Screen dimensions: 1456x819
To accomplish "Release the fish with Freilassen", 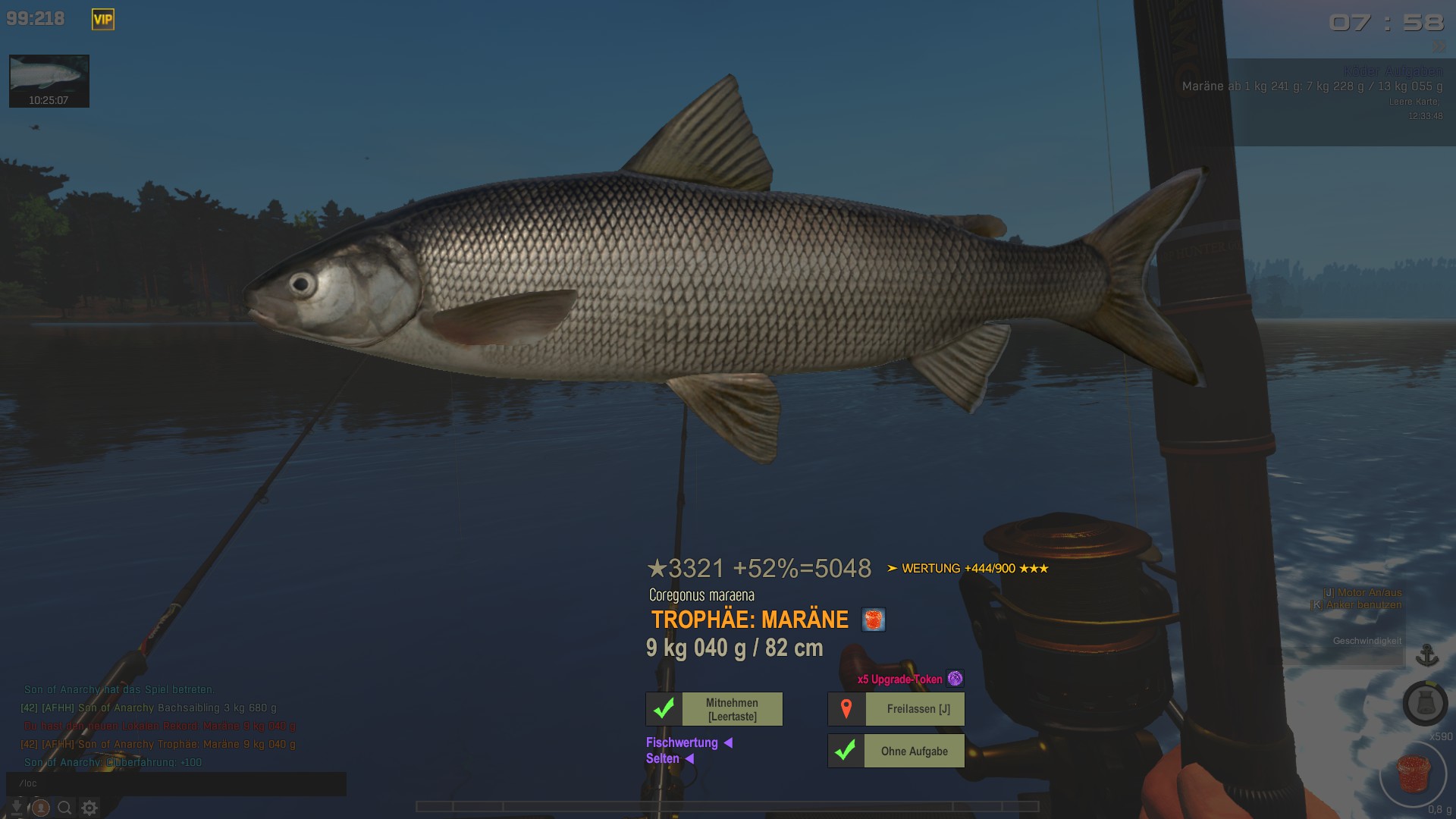I will click(896, 709).
